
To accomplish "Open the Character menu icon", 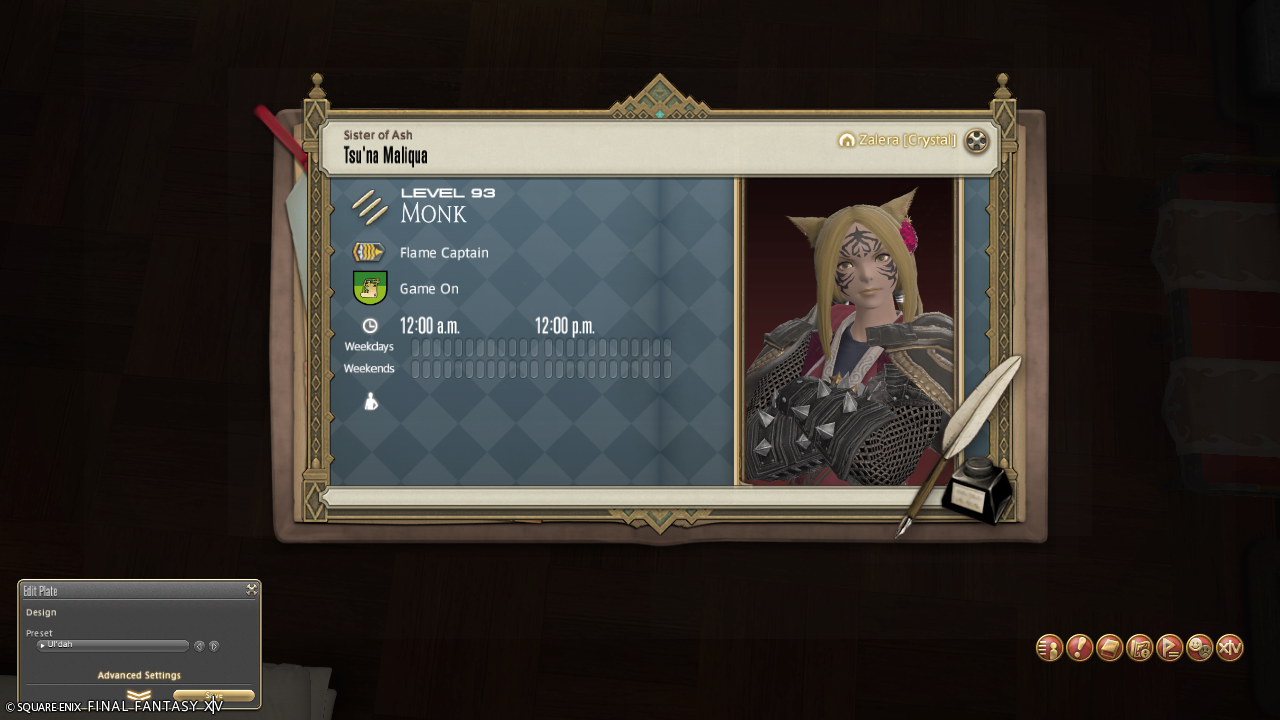I will (x=1049, y=648).
